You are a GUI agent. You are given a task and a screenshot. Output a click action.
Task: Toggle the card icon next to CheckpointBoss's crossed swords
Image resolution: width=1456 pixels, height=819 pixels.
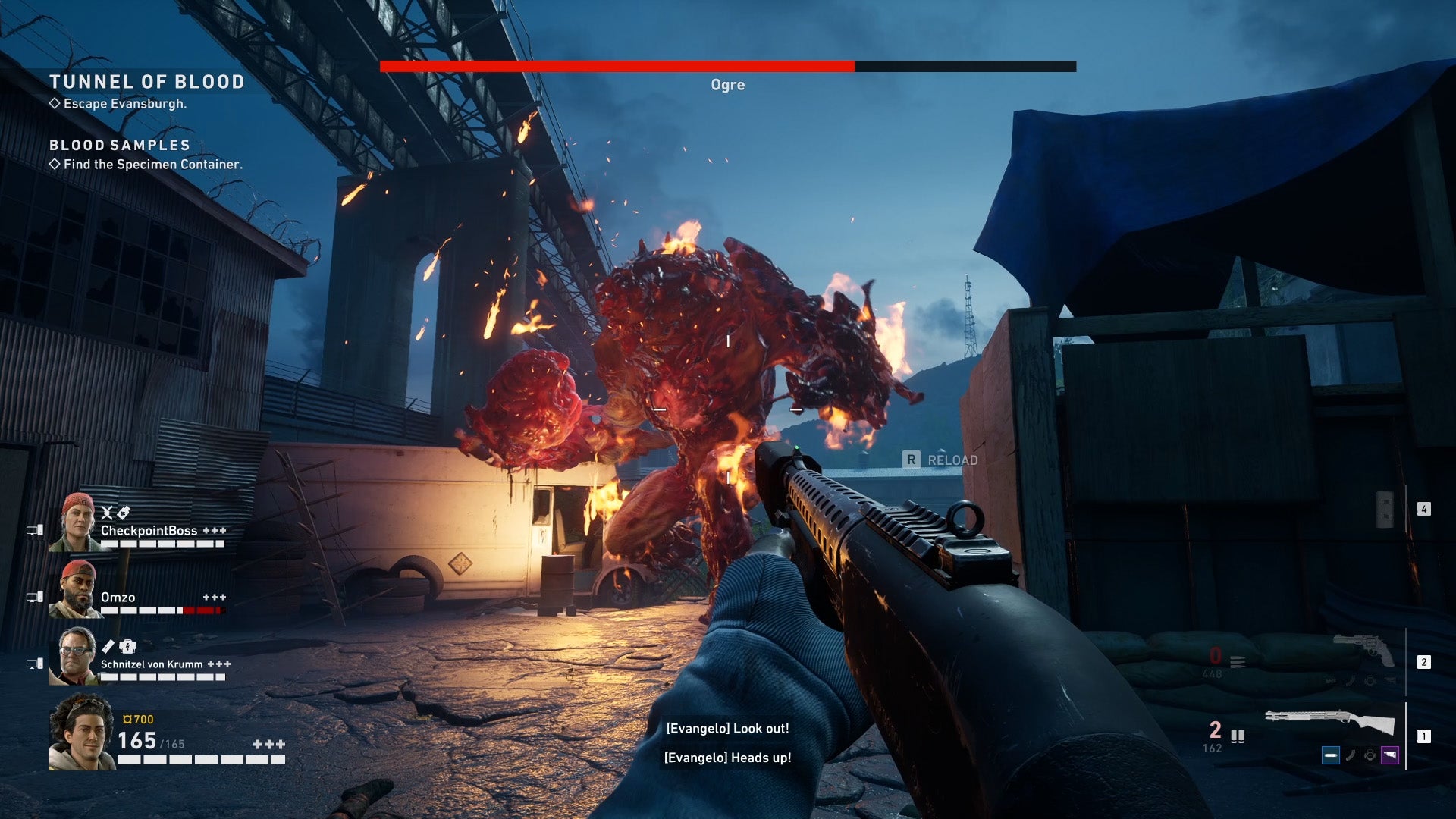click(123, 513)
